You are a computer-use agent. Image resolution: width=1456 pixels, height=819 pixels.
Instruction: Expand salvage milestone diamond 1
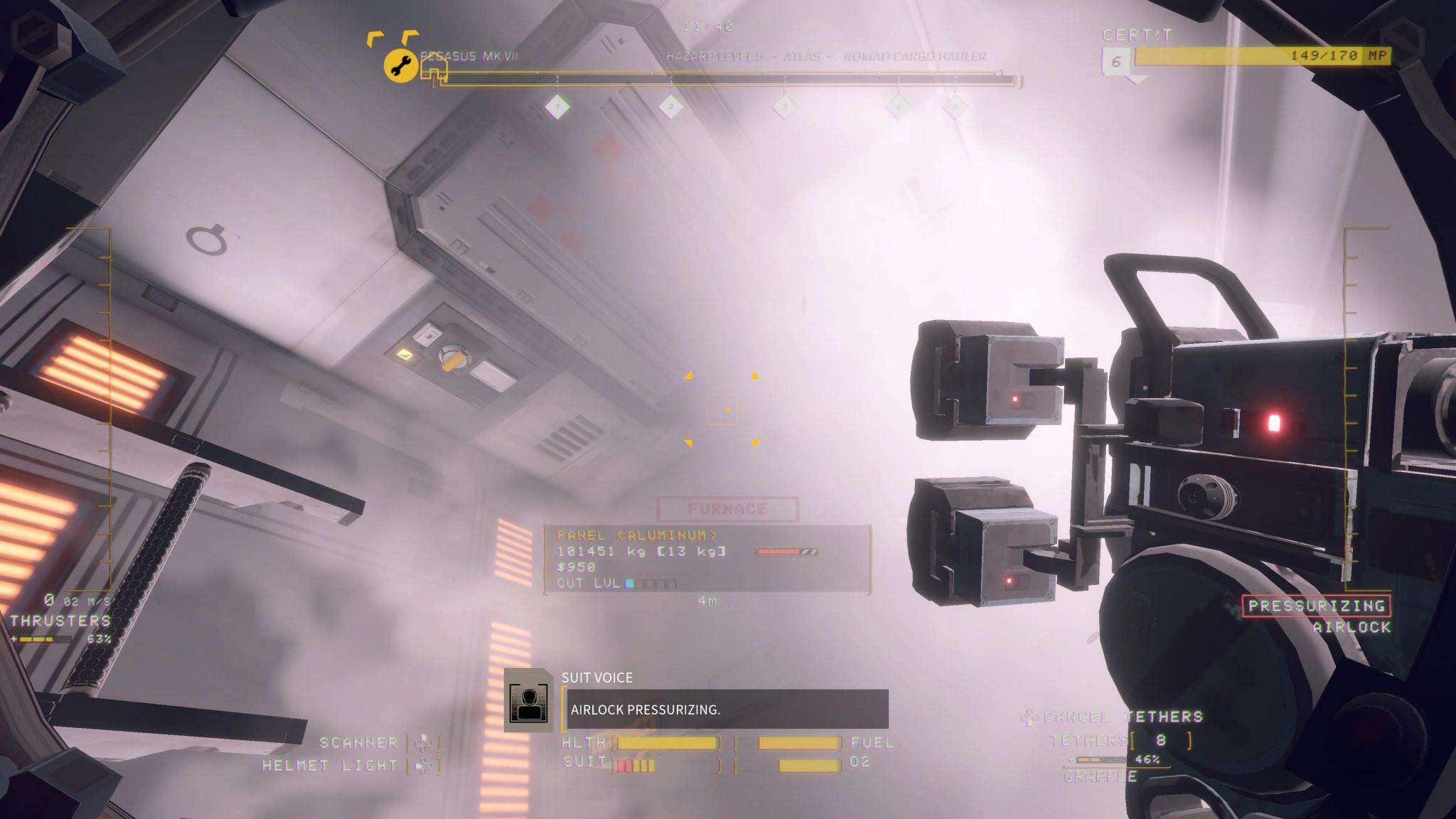tap(558, 107)
